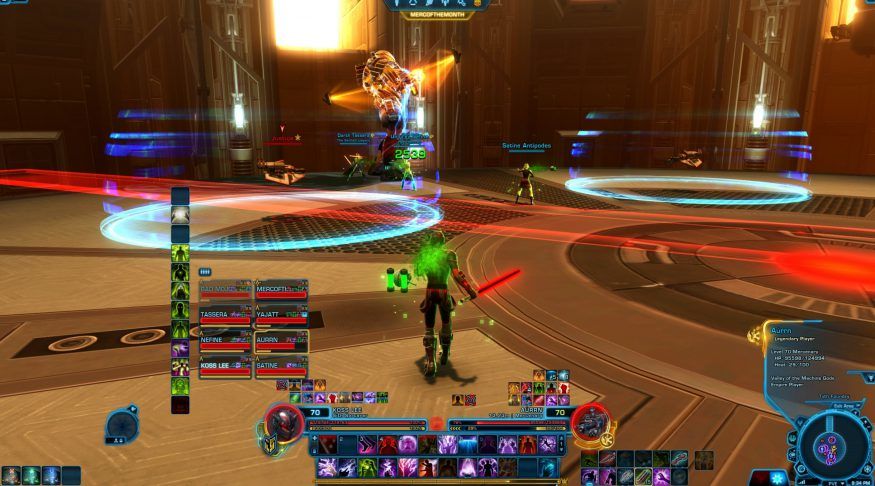The width and height of the screenshot is (875, 486).
Task: Click Aurrn's highlighted raid frame
Action: point(281,343)
